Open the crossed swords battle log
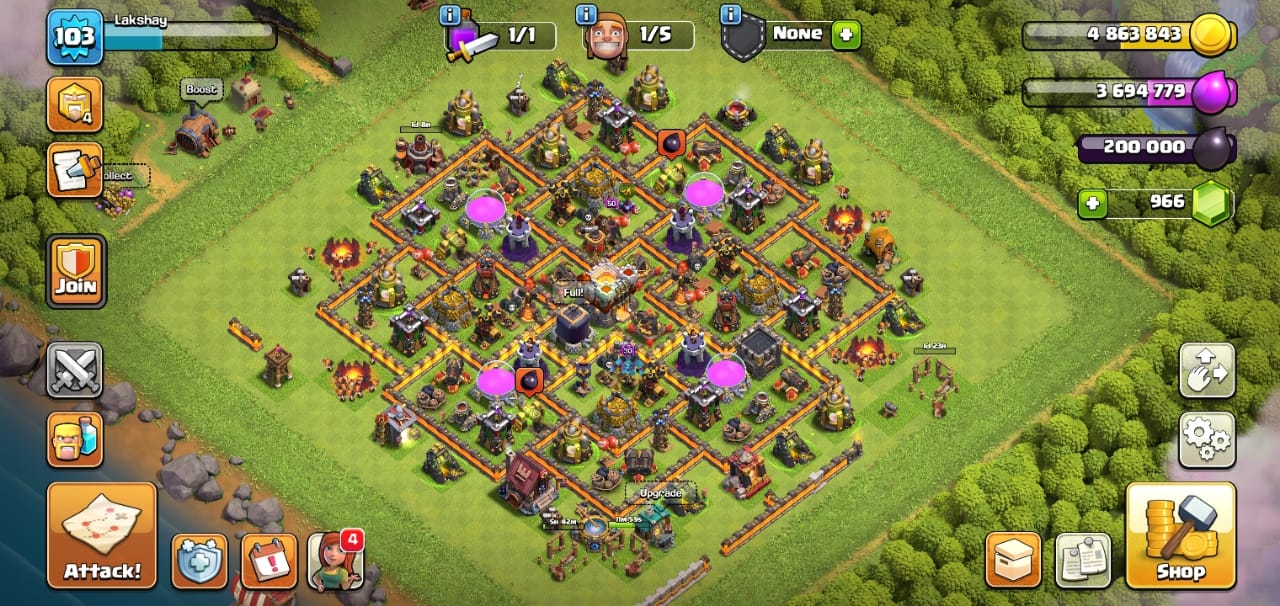The image size is (1280, 606). pyautogui.click(x=75, y=369)
